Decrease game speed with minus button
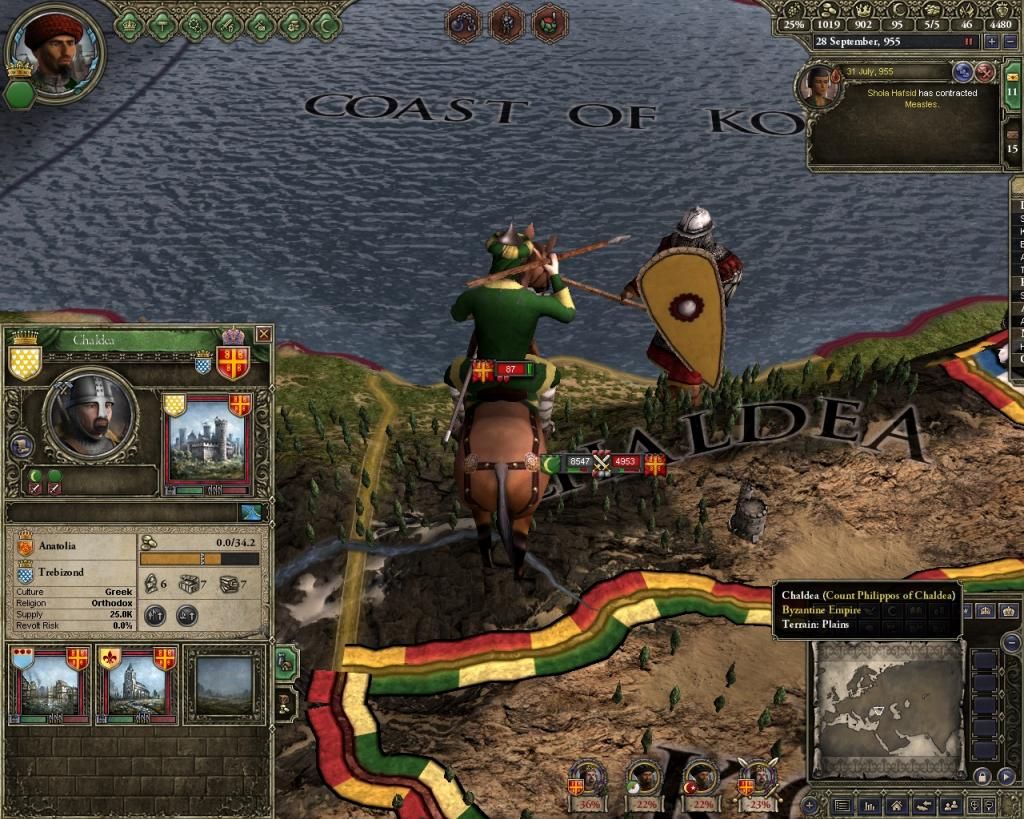 [x=1010, y=42]
